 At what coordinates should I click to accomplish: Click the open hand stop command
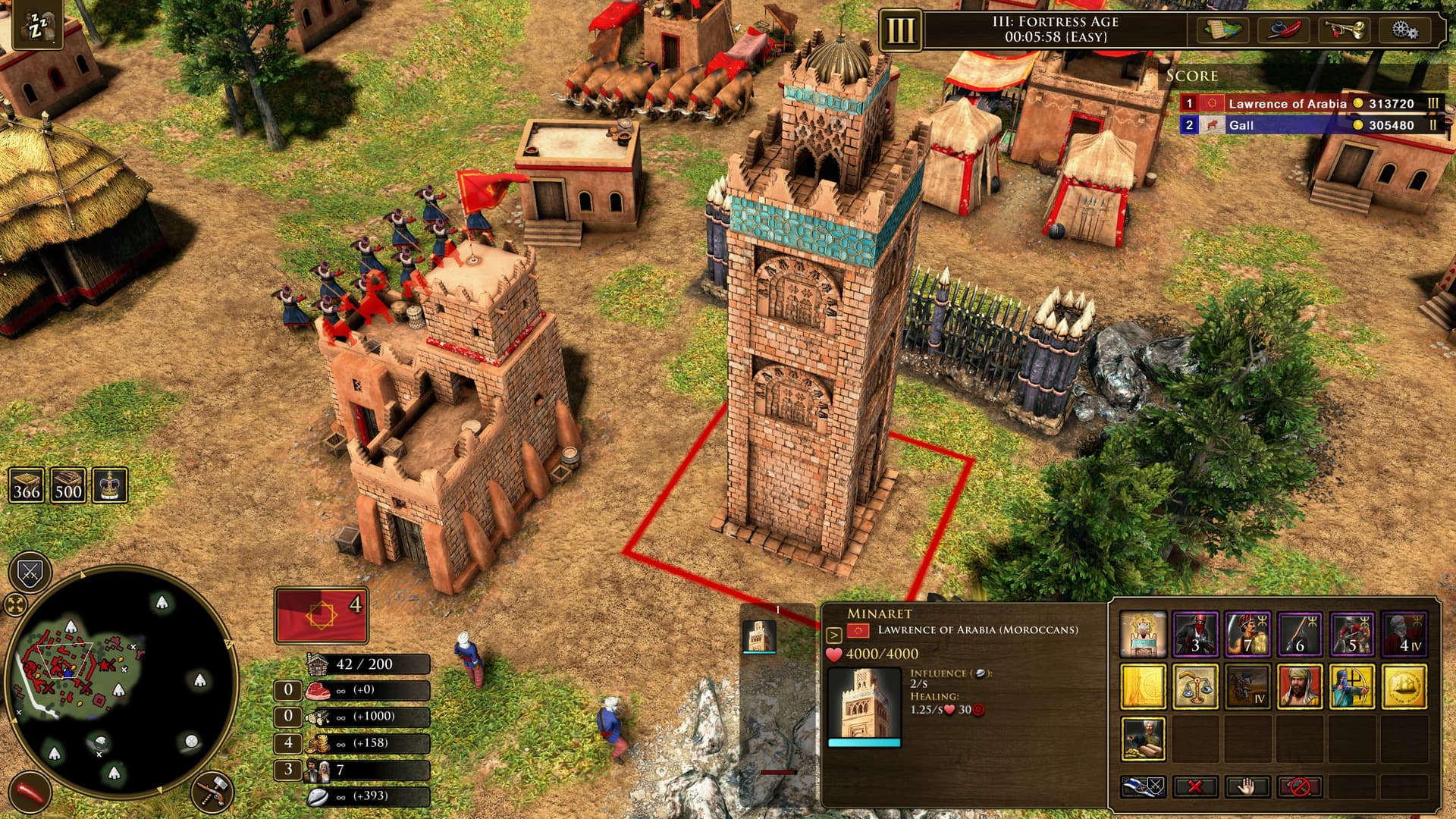[x=1247, y=786]
